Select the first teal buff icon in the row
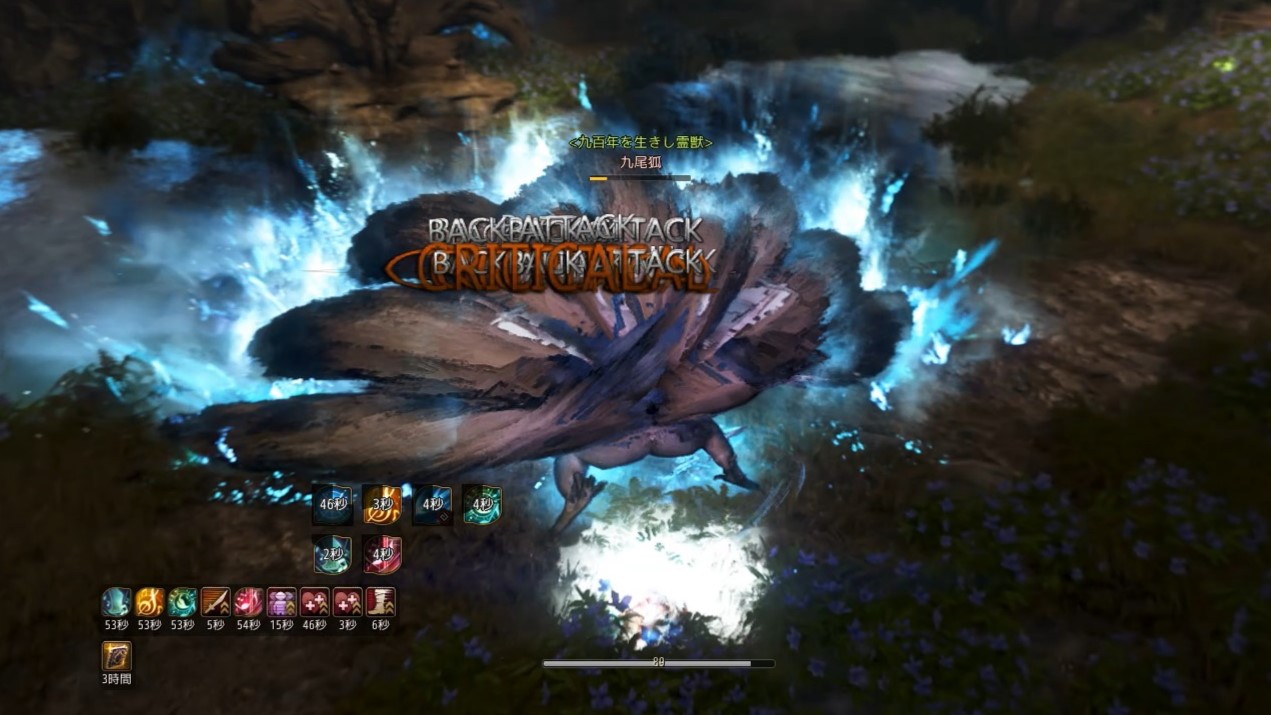The width and height of the screenshot is (1271, 715). [117, 602]
